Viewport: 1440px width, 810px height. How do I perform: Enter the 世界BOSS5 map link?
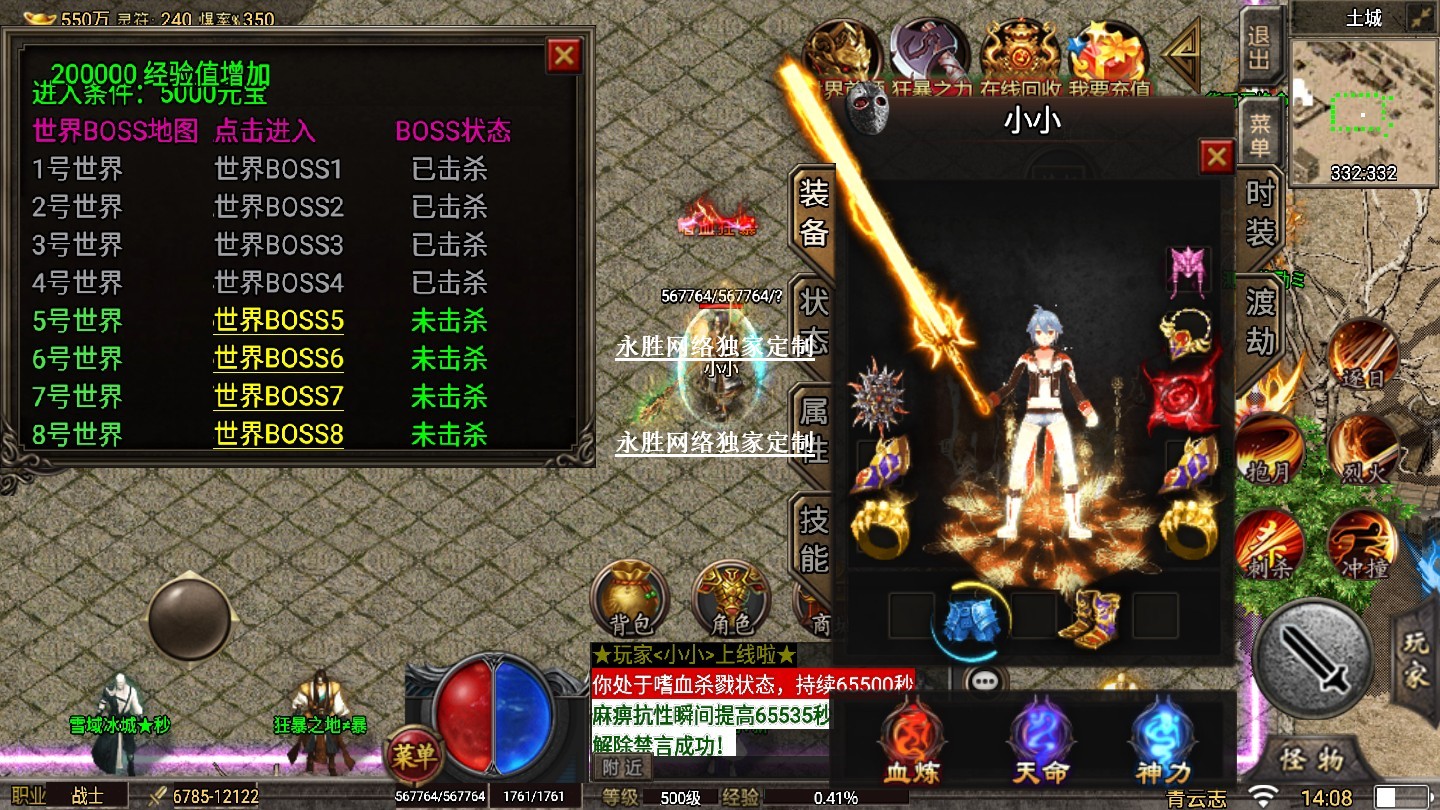278,321
